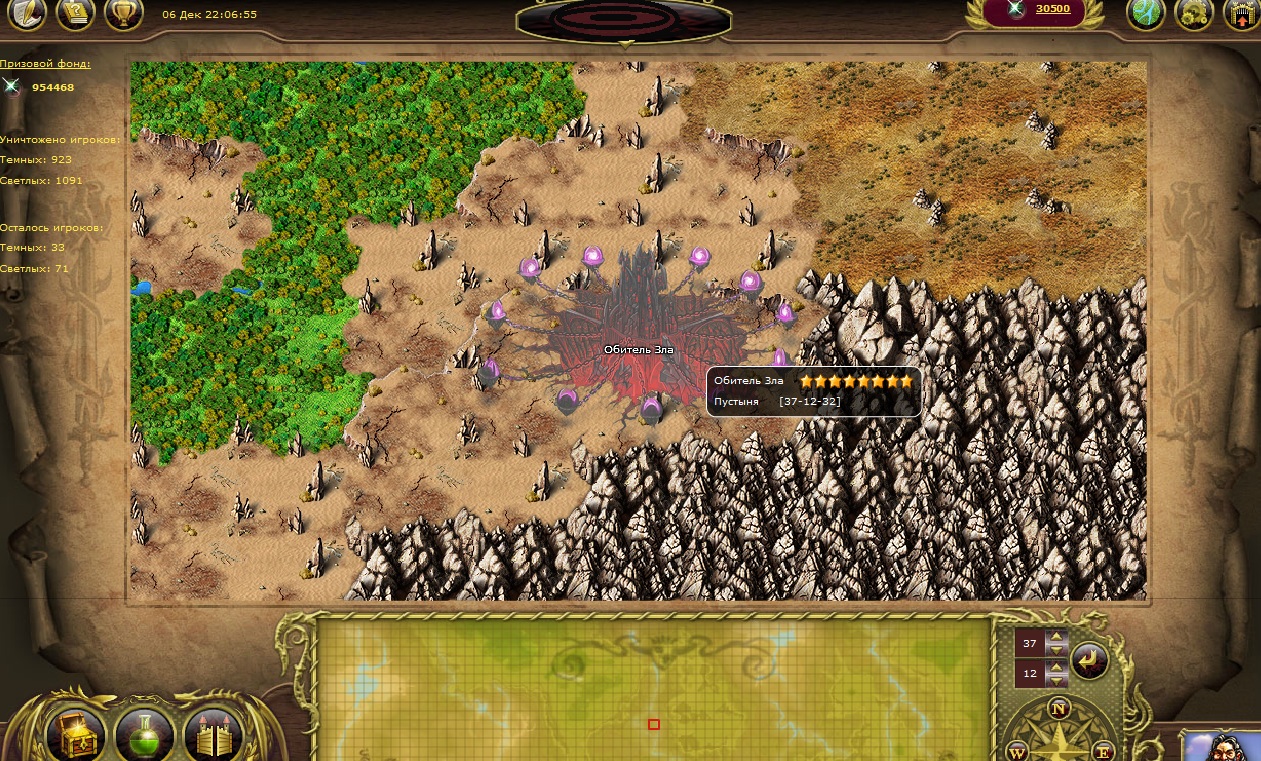Increase the X coordinate stepper for 37
1261x761 pixels.
pos(1057,638)
